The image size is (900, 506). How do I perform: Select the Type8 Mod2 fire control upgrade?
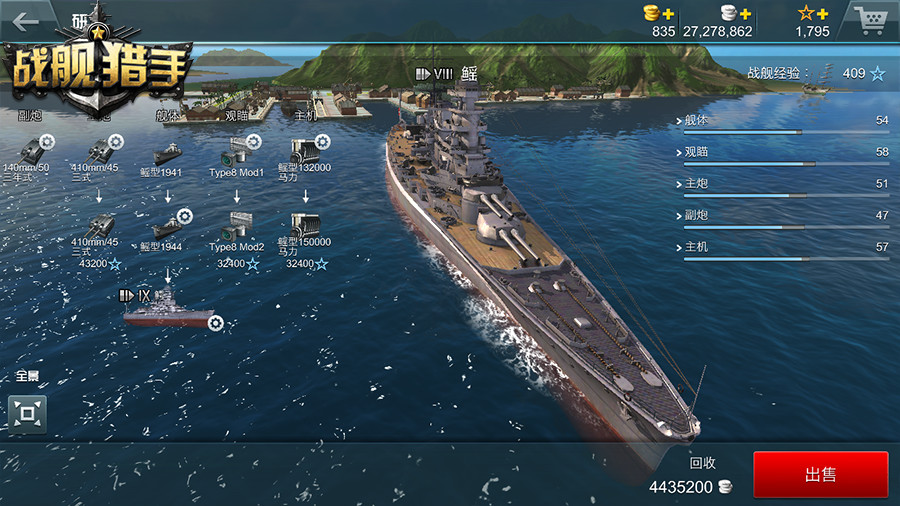(237, 225)
